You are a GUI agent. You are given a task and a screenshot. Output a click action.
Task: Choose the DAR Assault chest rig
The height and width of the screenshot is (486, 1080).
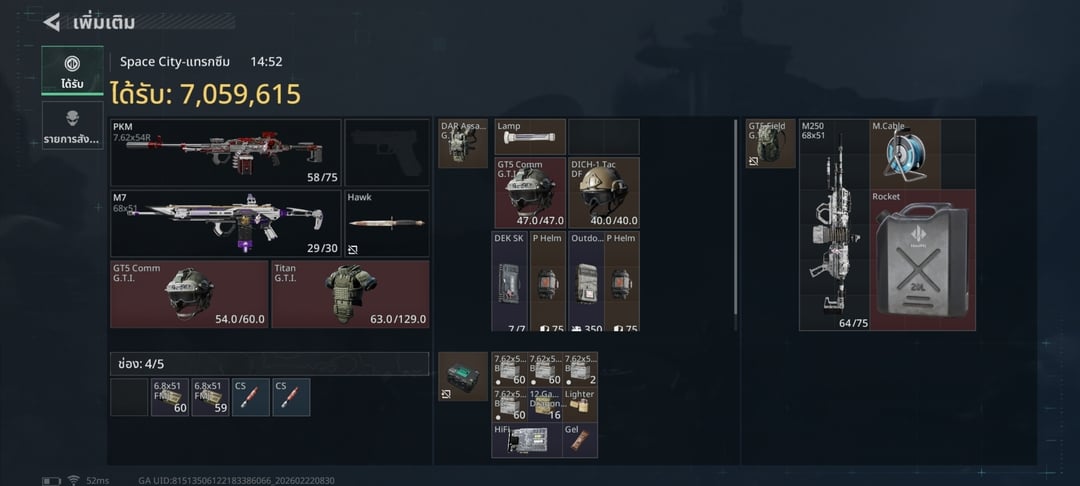pyautogui.click(x=463, y=143)
